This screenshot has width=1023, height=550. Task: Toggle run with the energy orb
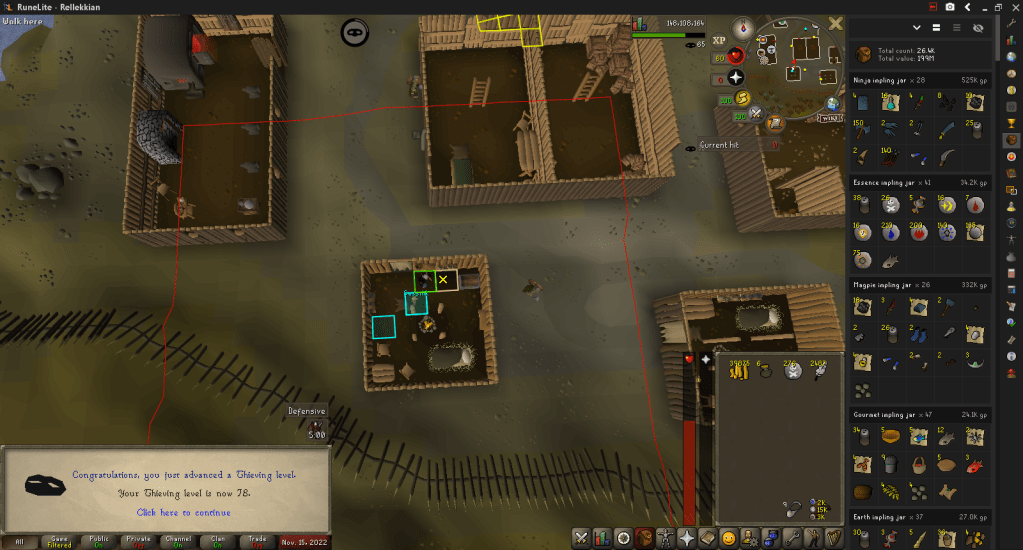point(744,98)
